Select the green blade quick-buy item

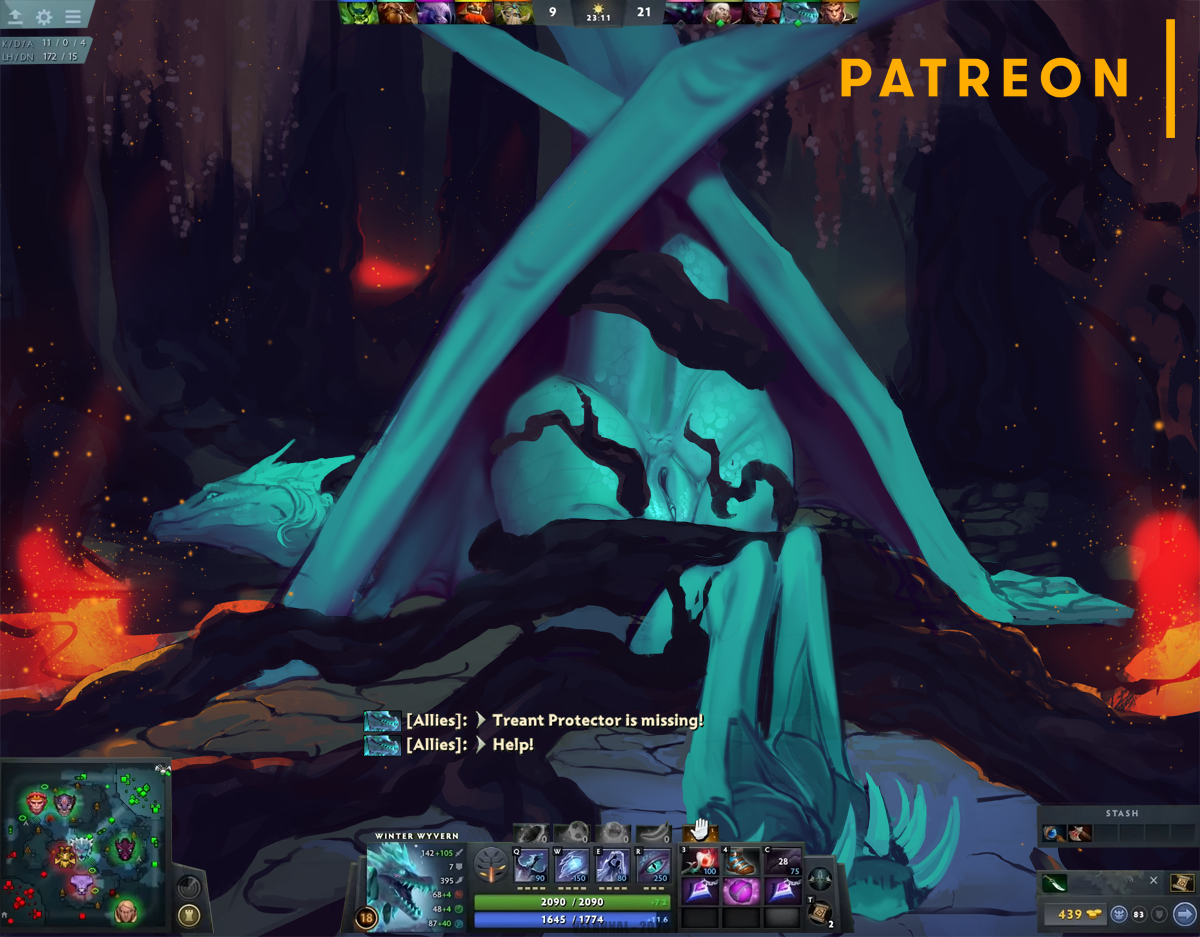pyautogui.click(x=1055, y=882)
